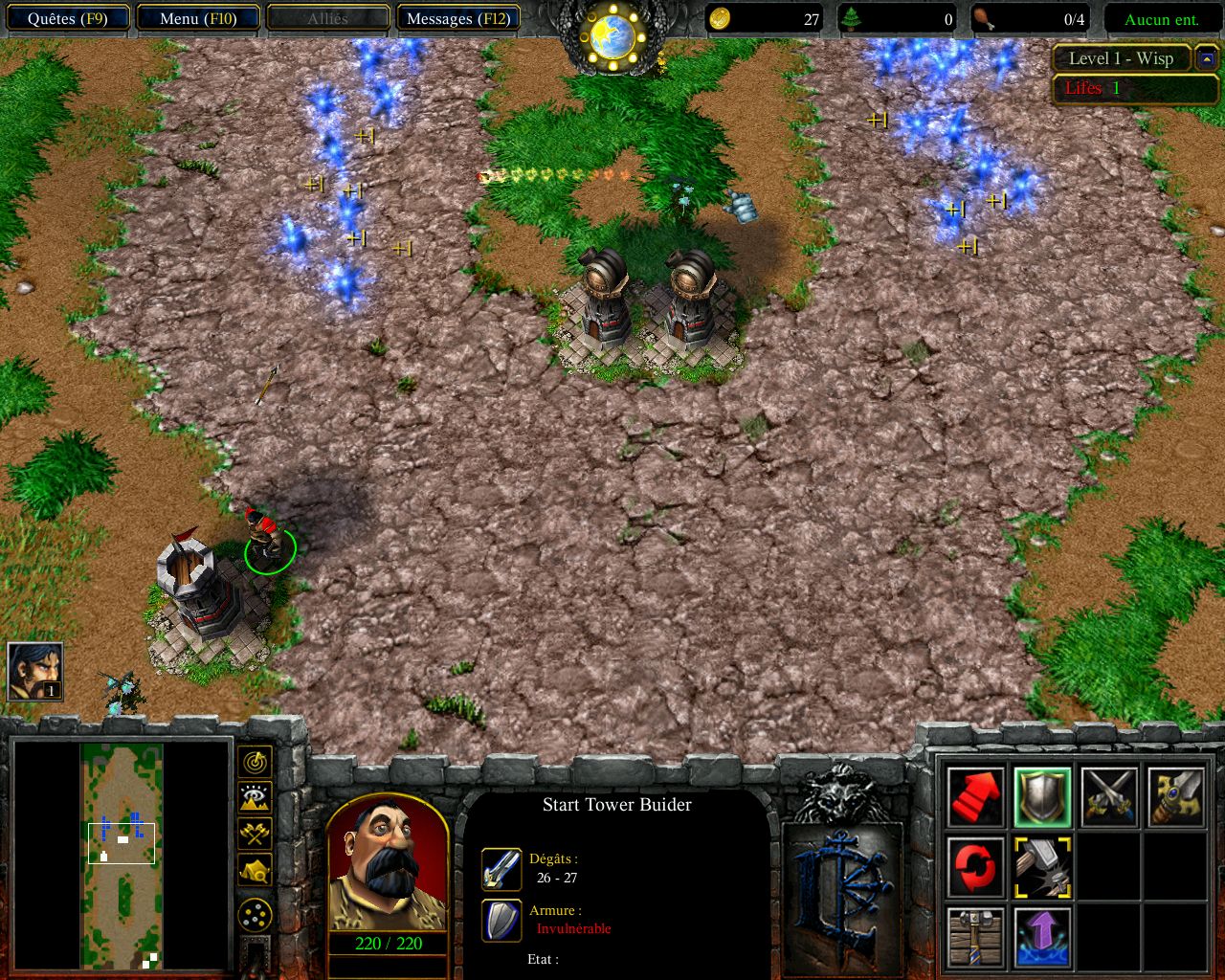The image size is (1225, 980).
Task: Collapse the Level 1 - Wisp panel arrow
Action: pos(1209,58)
